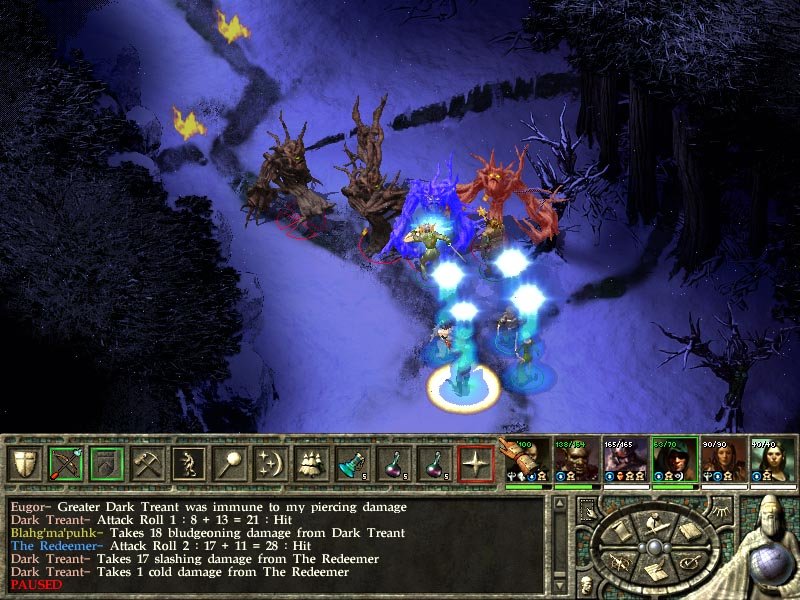Select the portrait showing 138/154 hit points

tap(575, 462)
